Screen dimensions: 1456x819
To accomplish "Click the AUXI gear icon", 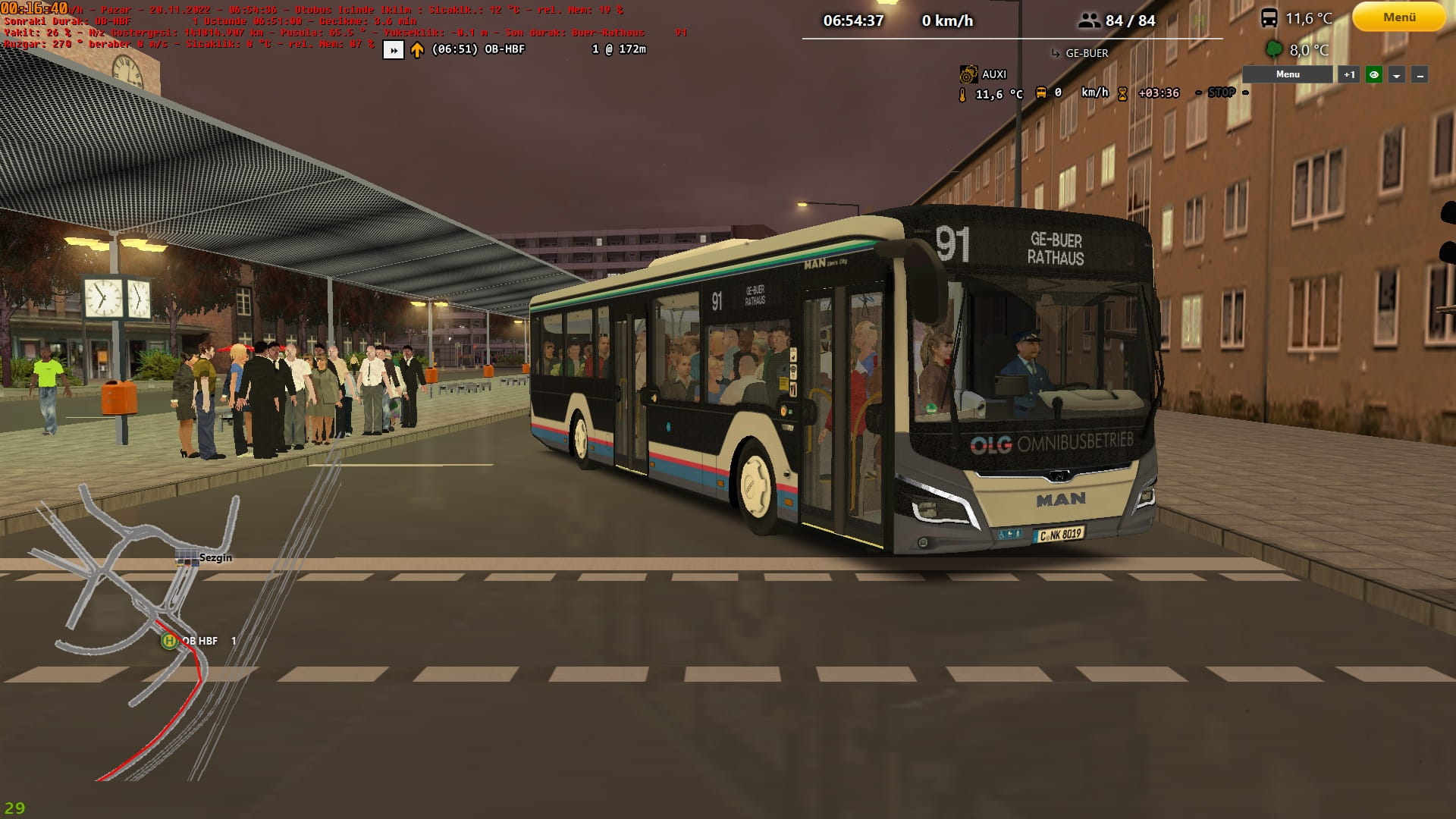I will coord(968,74).
